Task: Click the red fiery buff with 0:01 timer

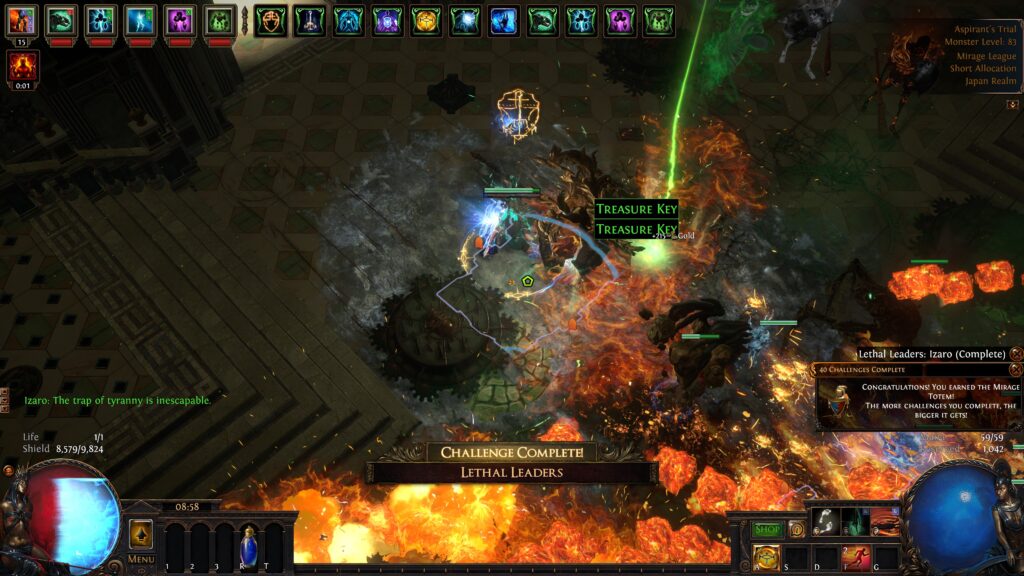Action: [21, 66]
